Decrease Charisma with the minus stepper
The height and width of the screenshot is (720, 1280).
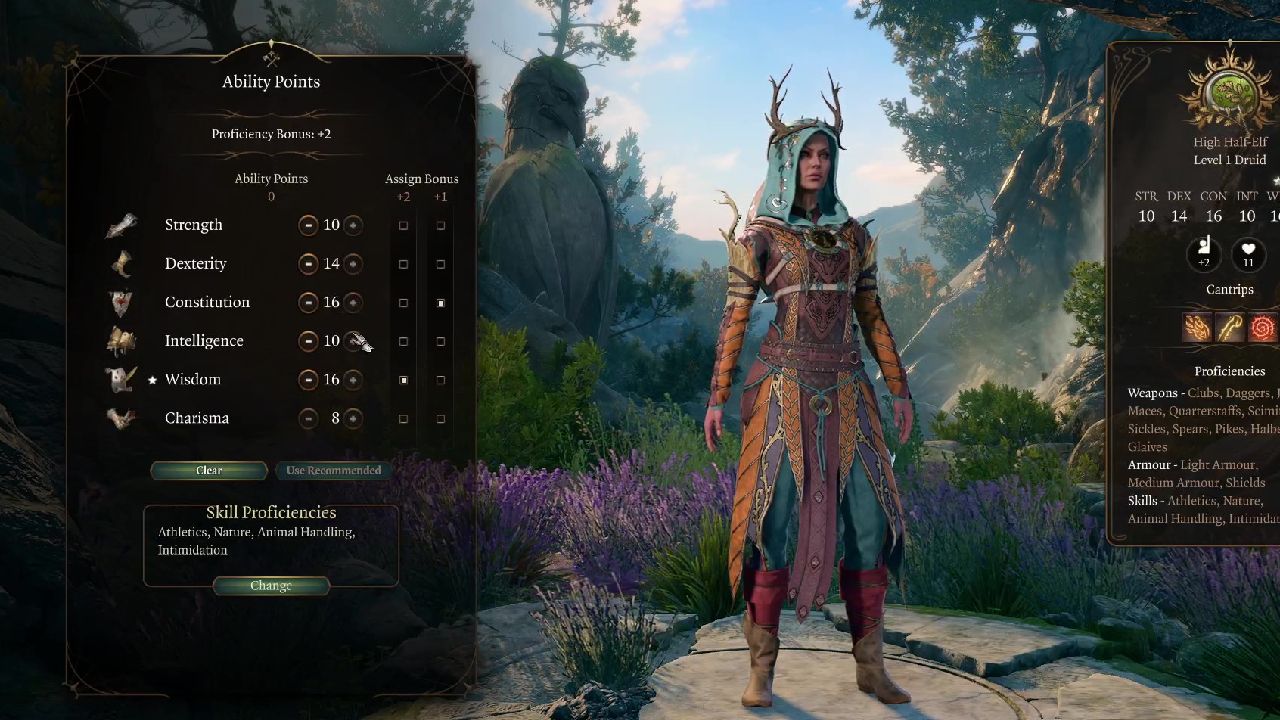point(308,418)
